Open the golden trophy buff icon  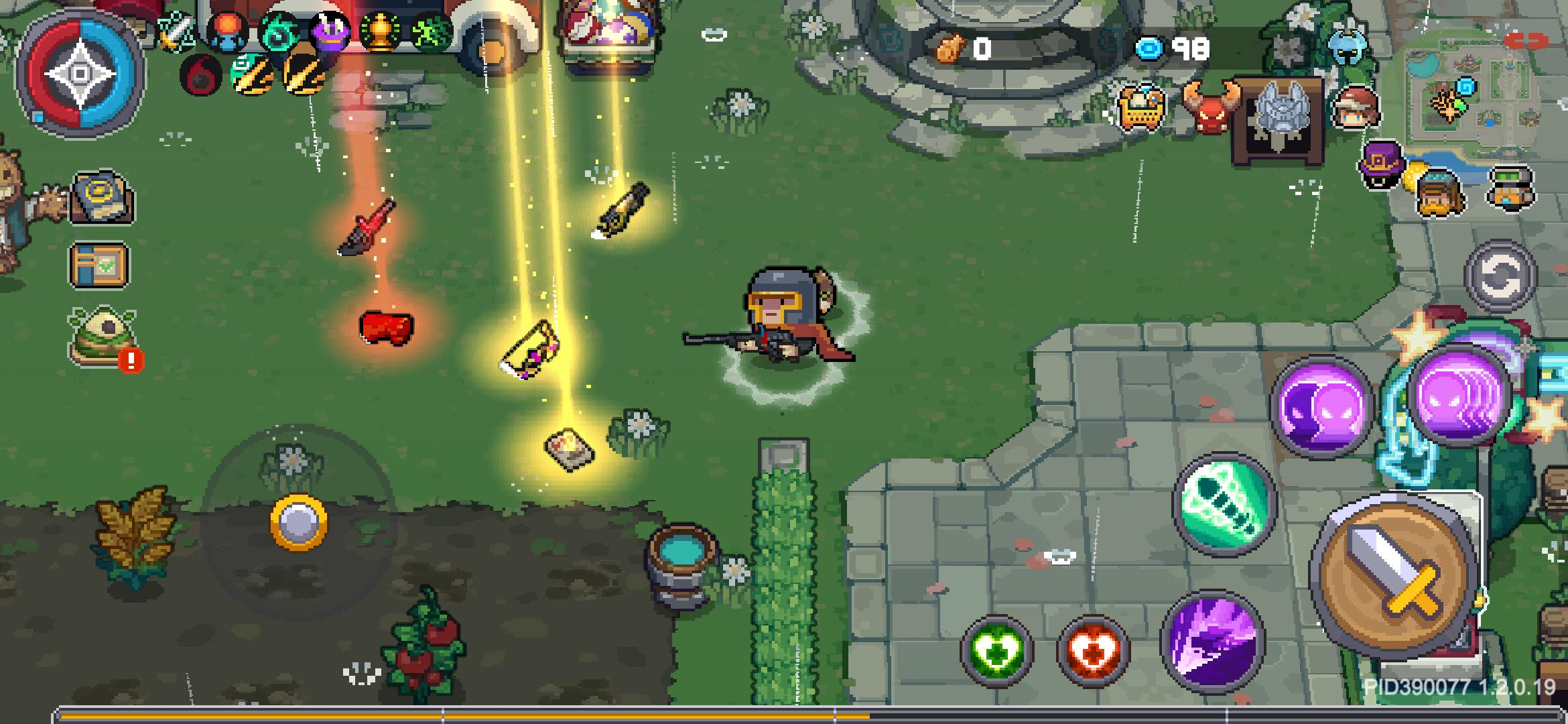click(381, 34)
